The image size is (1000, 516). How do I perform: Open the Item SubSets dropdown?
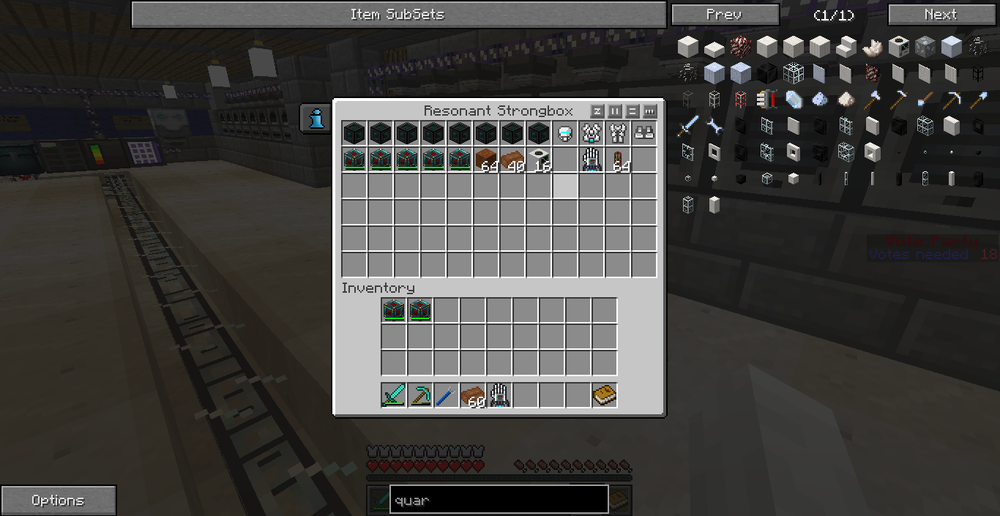398,14
